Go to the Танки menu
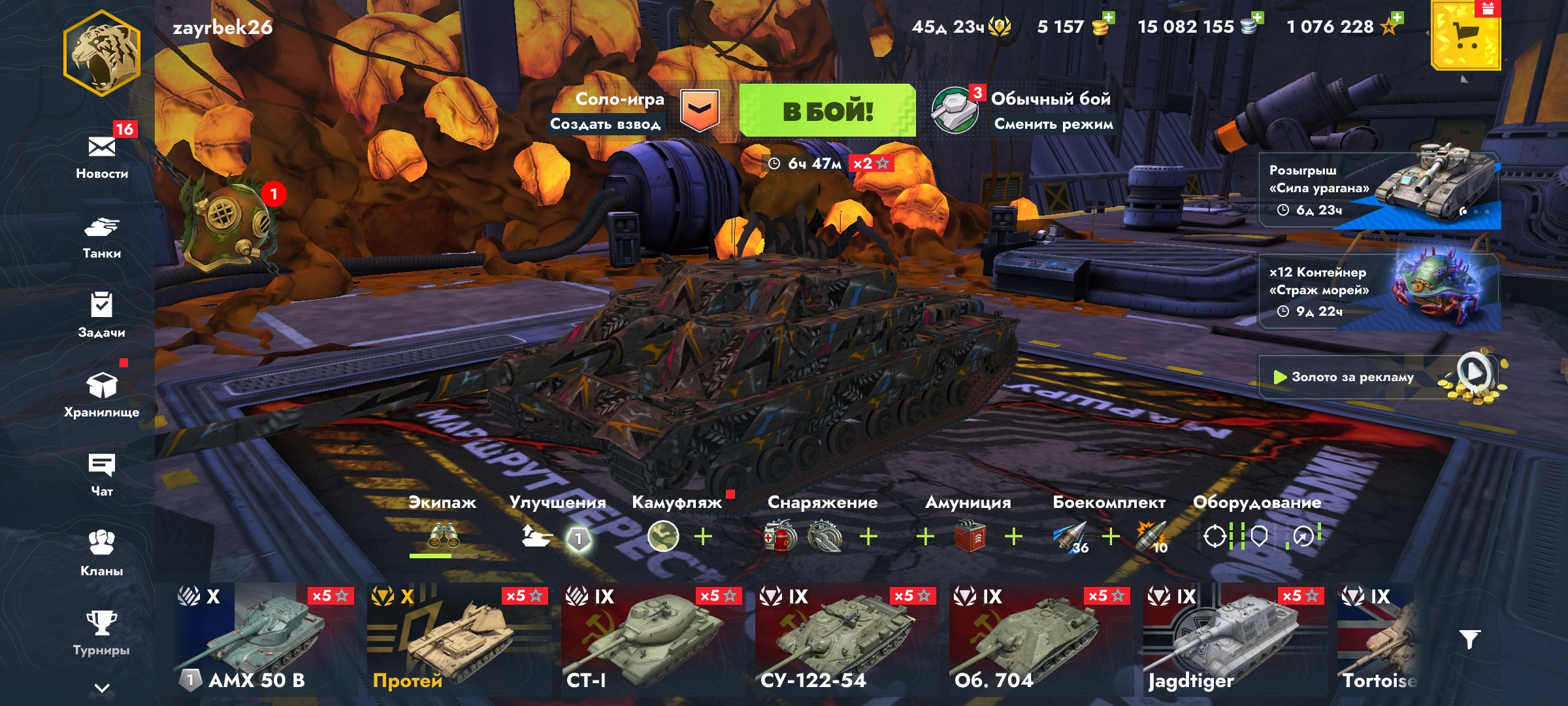 pos(102,237)
